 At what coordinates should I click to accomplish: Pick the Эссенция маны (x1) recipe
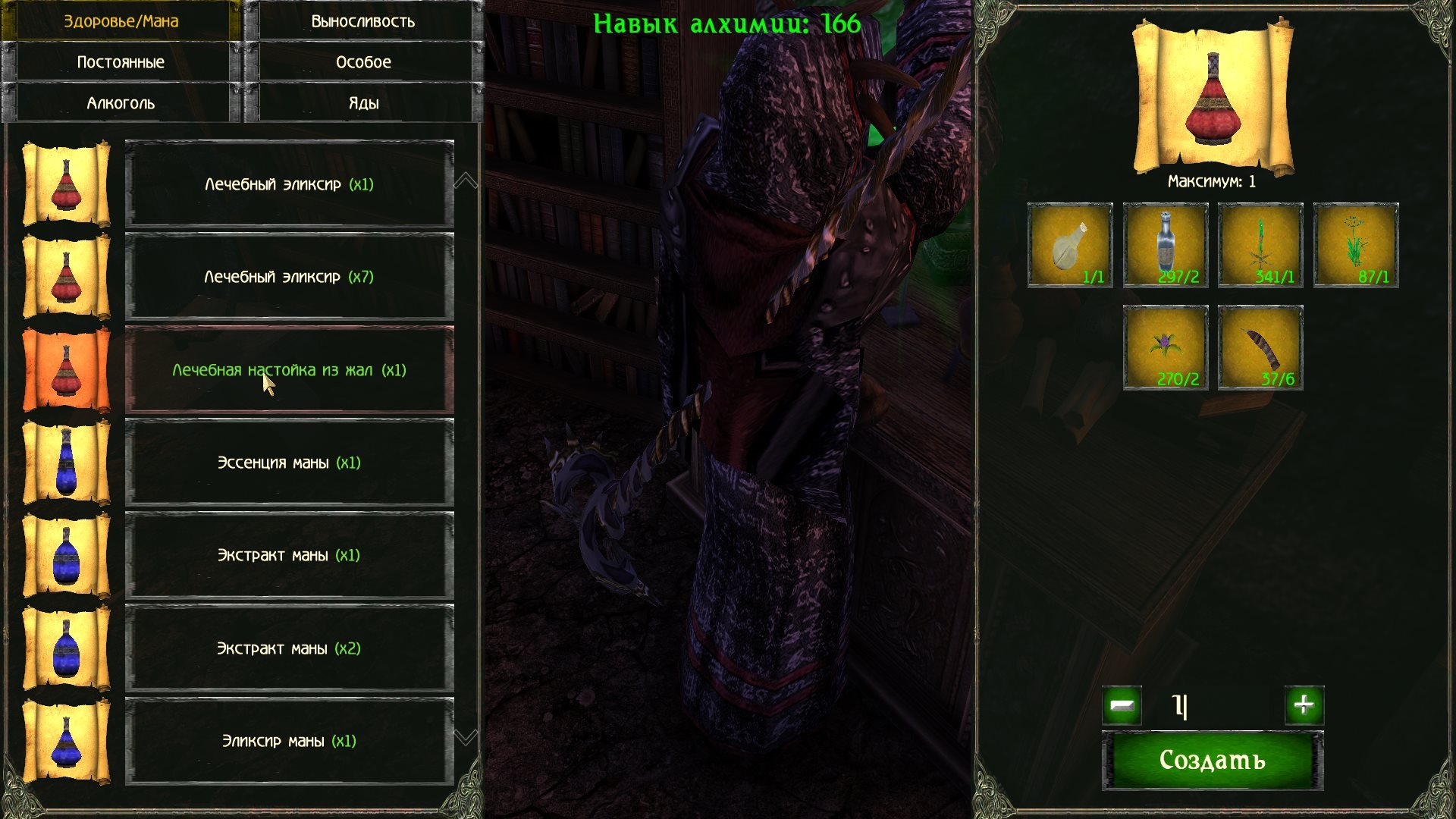[289, 463]
